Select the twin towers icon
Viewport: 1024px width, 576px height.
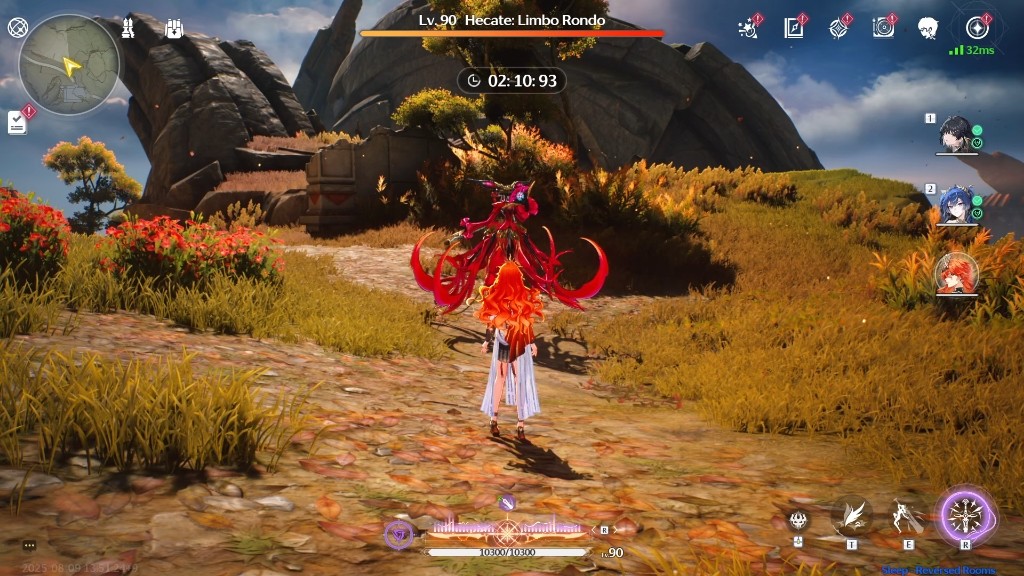click(x=130, y=28)
